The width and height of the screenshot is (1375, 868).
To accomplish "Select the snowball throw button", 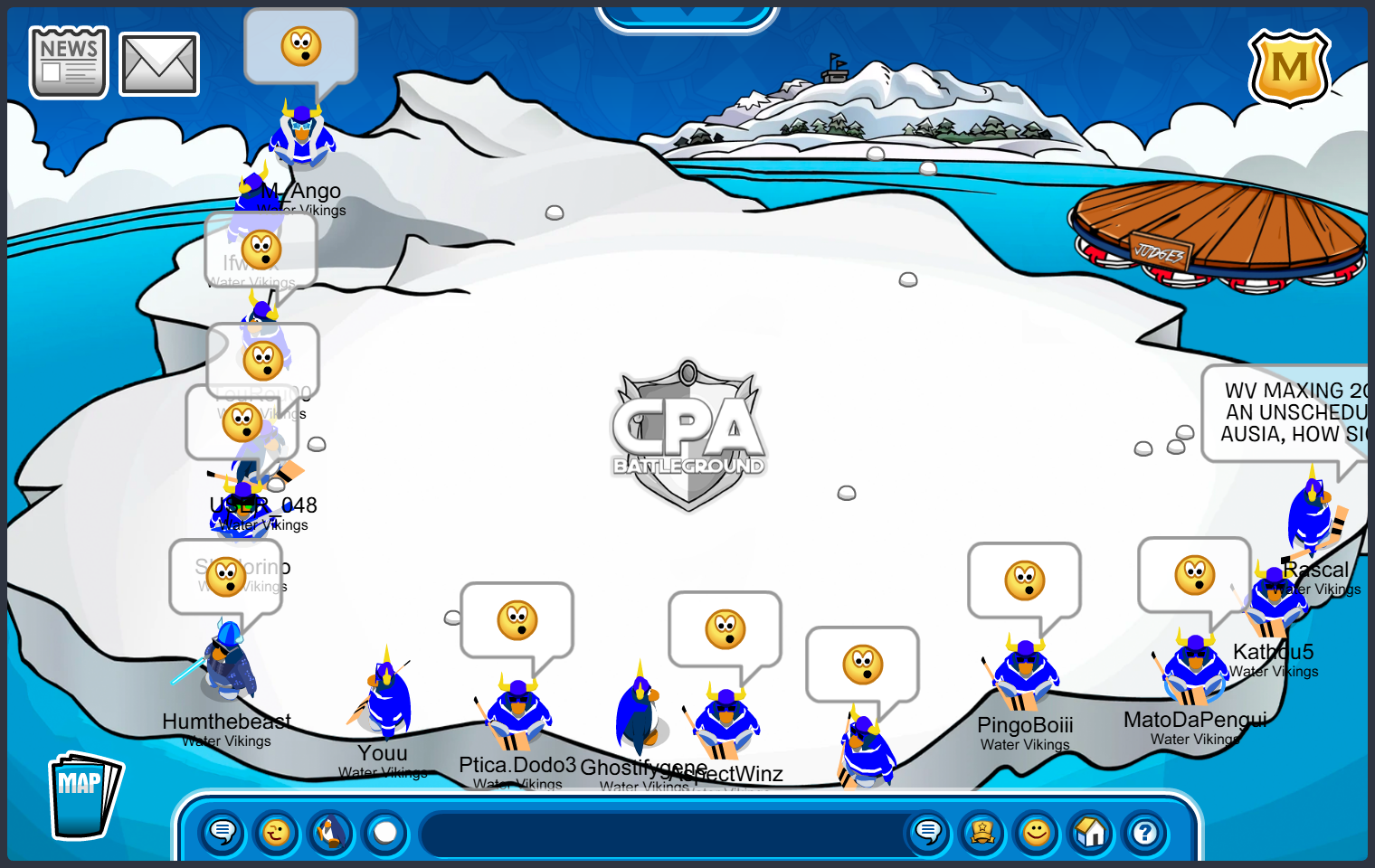I will [x=385, y=832].
